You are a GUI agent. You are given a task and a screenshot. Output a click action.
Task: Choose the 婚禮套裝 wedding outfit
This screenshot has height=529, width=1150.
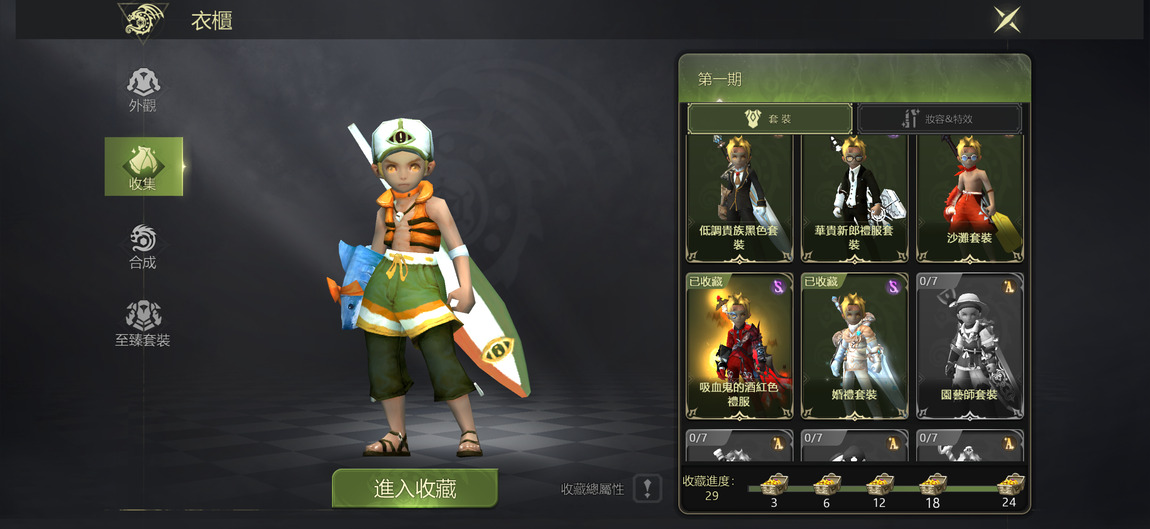tap(854, 345)
